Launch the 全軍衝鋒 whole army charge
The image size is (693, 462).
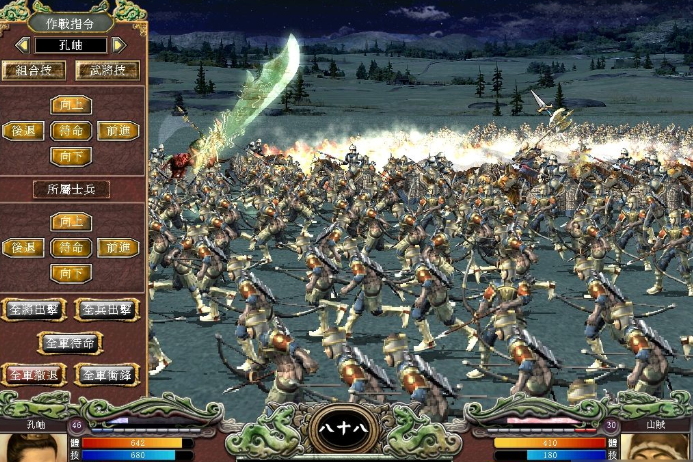tap(106, 375)
